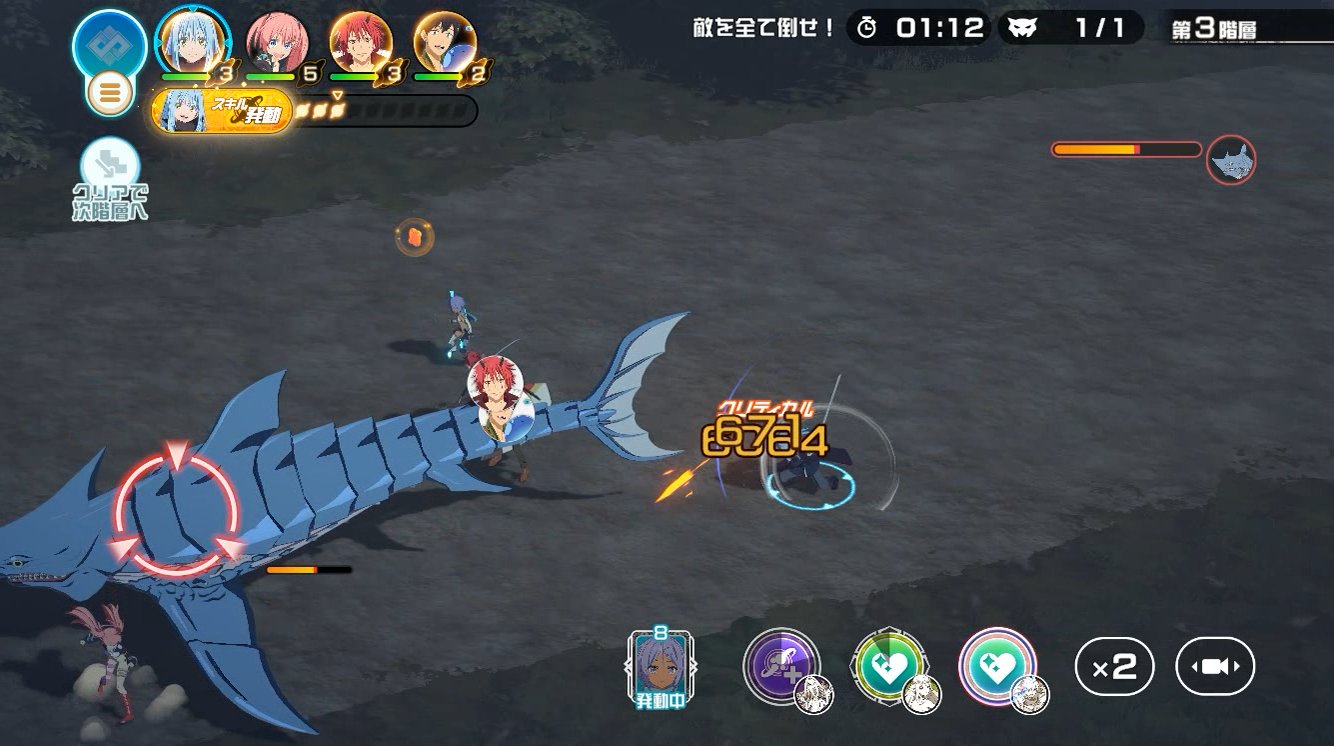1334x746 pixels.
Task: Select the black-haired character holding a slime
Action: [x=444, y=44]
